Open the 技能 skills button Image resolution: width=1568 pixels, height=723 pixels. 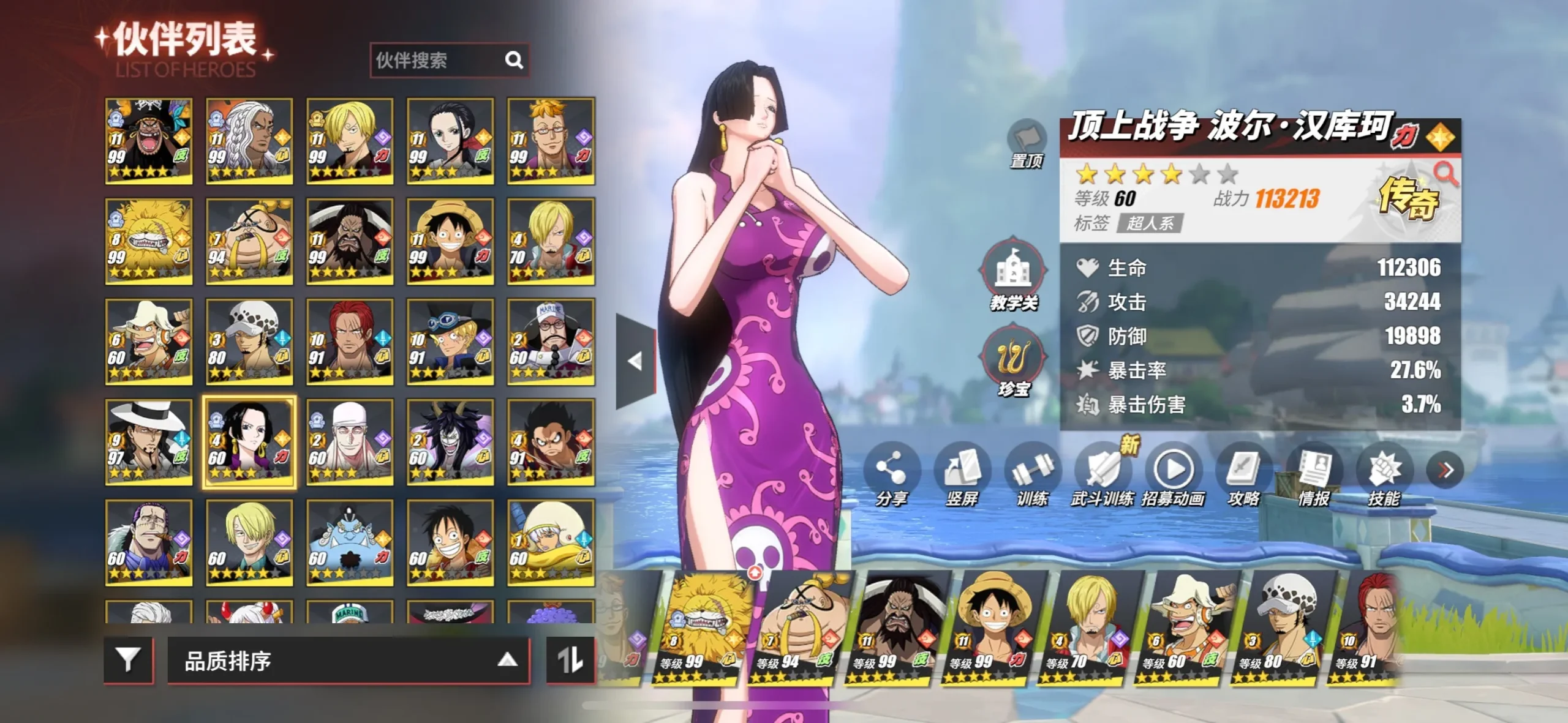pyautogui.click(x=1384, y=474)
